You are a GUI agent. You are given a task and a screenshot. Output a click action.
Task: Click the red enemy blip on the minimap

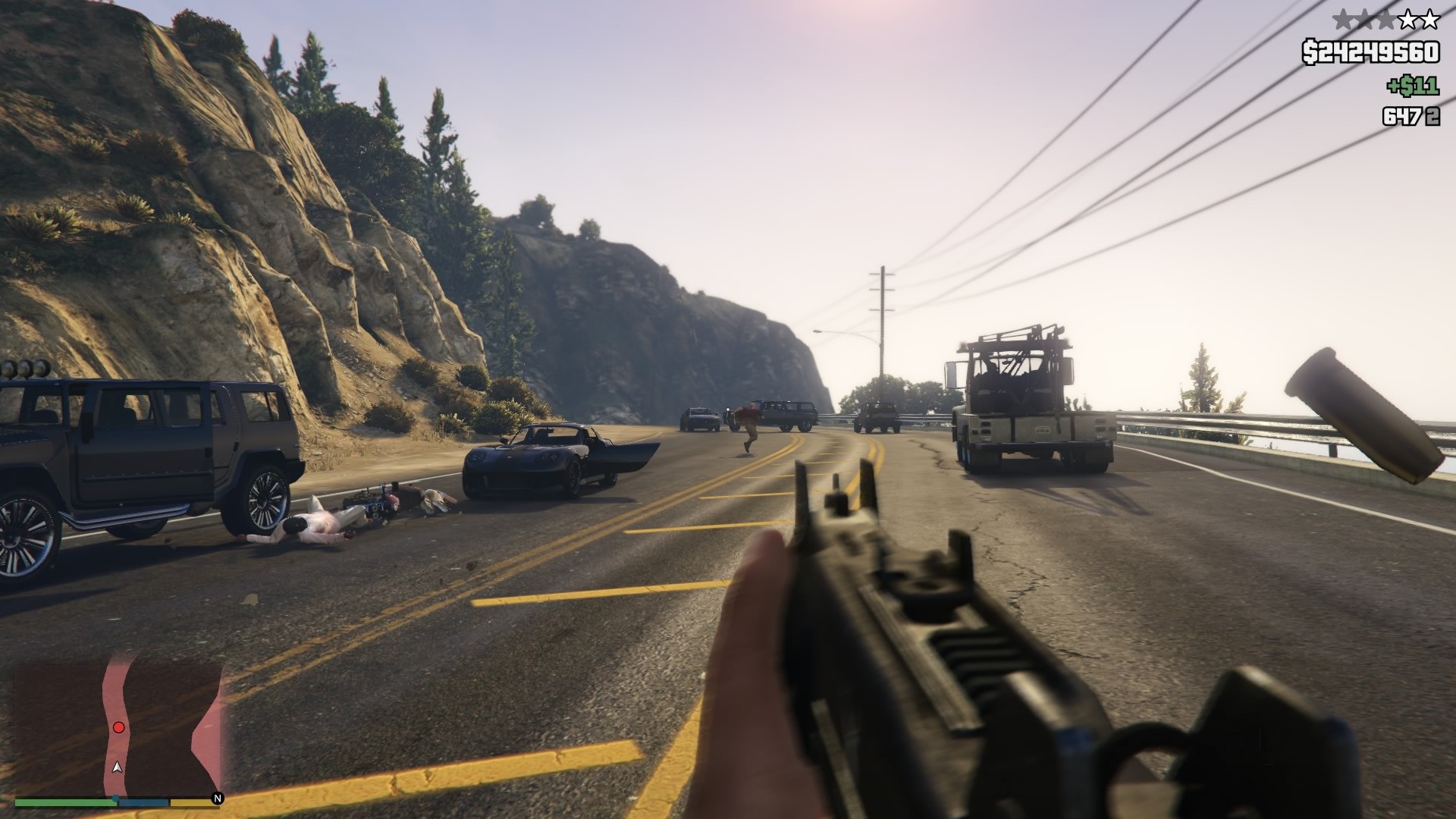point(118,727)
